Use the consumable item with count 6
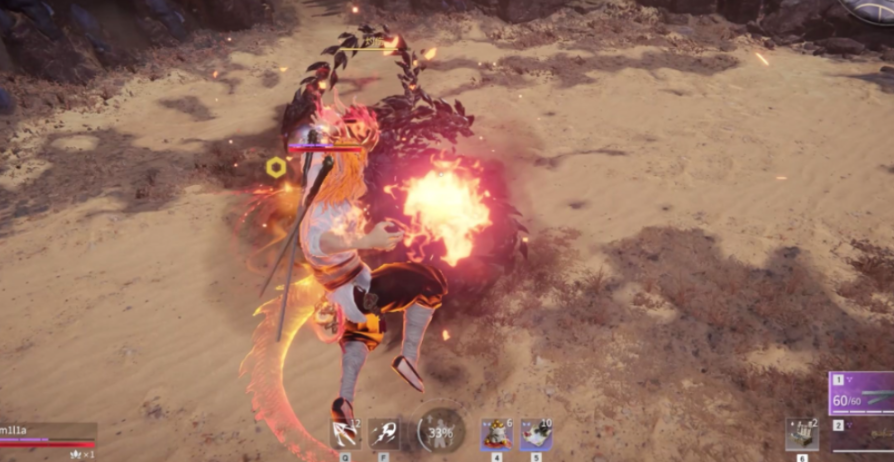Image resolution: width=894 pixels, height=462 pixels. (x=496, y=434)
